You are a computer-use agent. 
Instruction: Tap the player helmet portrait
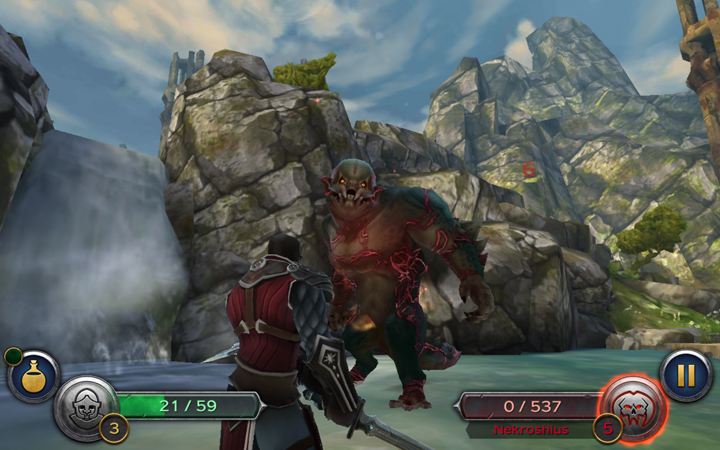tap(86, 406)
